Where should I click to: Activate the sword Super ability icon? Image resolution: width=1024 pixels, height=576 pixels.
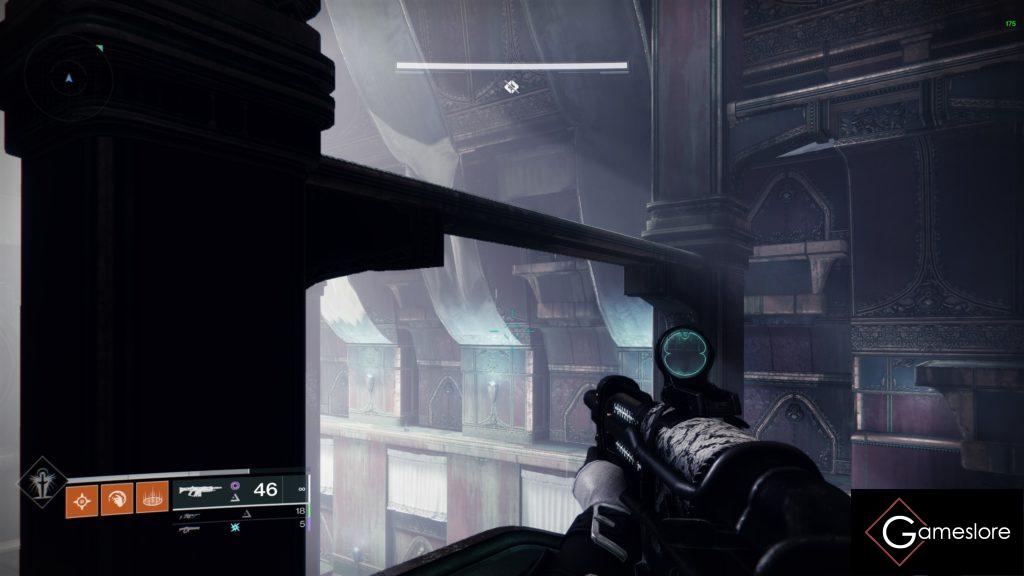43,482
